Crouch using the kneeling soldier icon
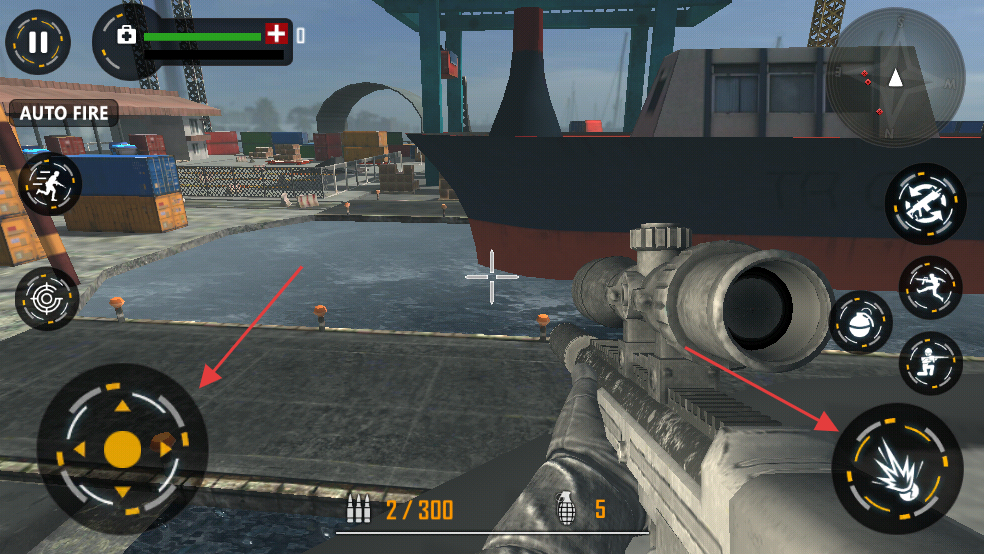 point(930,362)
